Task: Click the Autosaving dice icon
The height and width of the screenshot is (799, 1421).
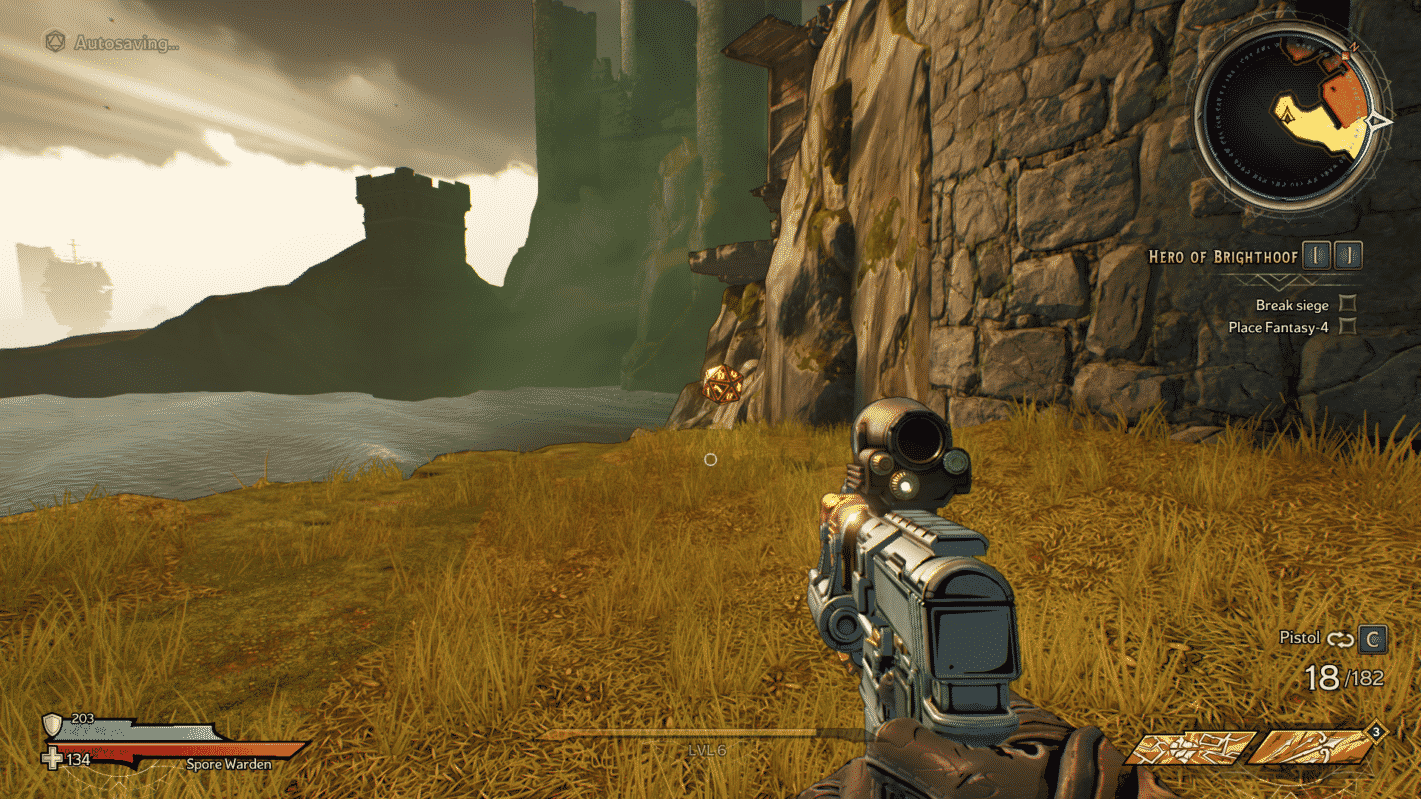Action: (x=56, y=42)
